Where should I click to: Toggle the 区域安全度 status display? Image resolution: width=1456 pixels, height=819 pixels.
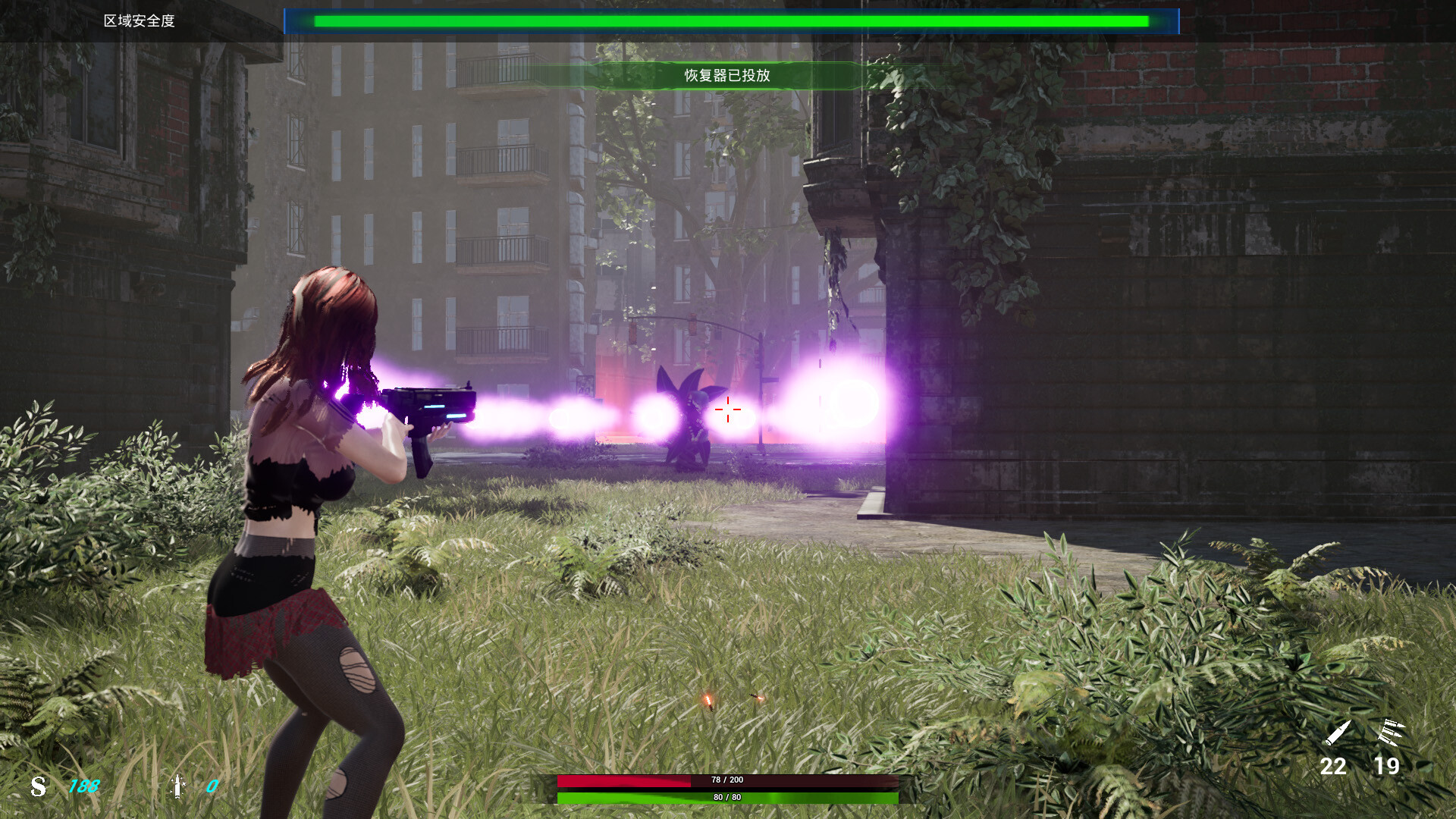pyautogui.click(x=139, y=22)
